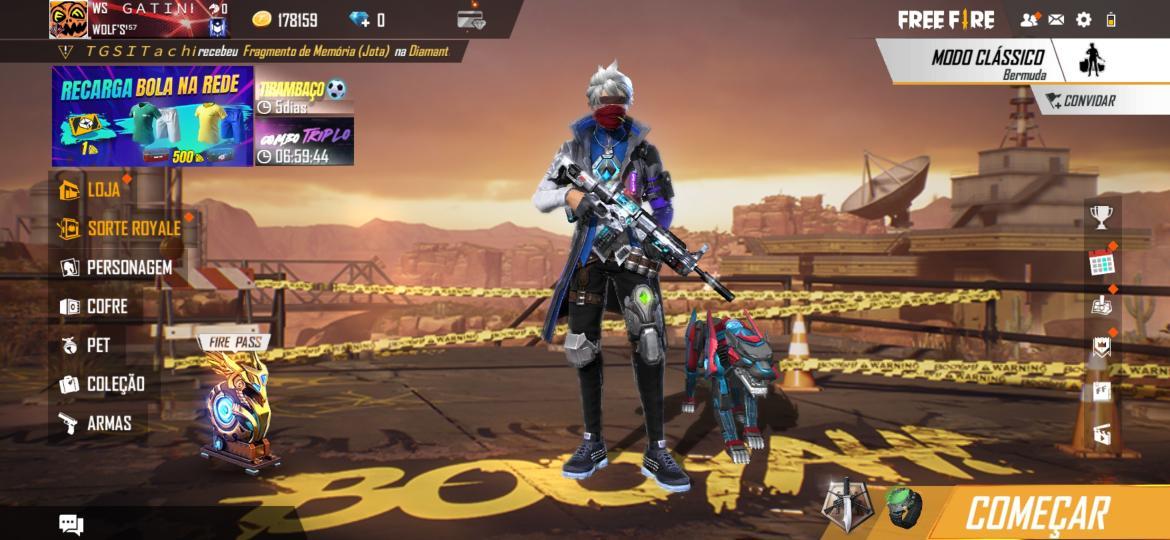Viewport: 1170px width, 540px height.
Task: Add diamonds with the plus gem icon
Action: pyautogui.click(x=360, y=20)
